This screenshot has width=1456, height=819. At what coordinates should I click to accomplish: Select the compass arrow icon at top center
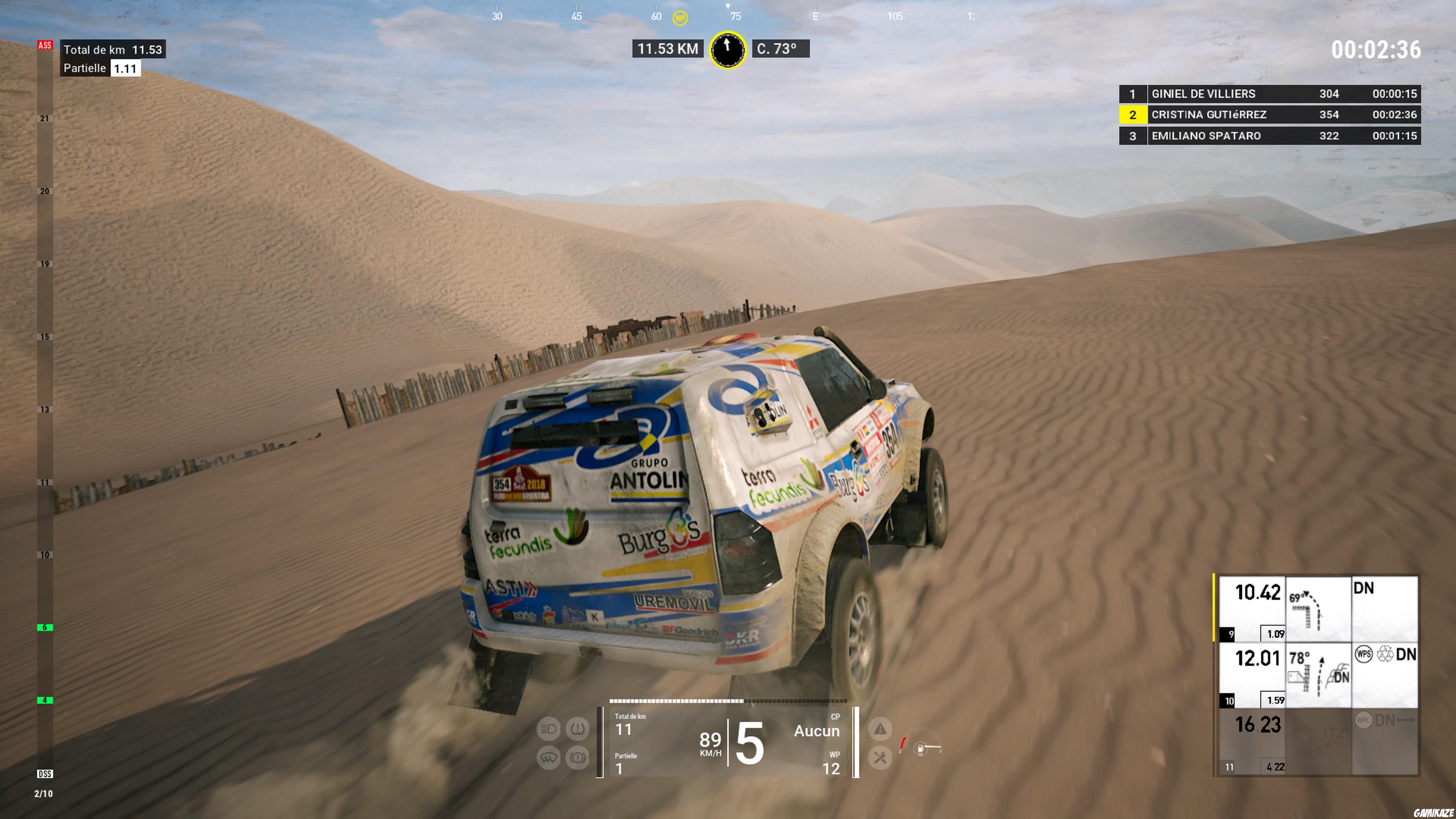pyautogui.click(x=728, y=50)
